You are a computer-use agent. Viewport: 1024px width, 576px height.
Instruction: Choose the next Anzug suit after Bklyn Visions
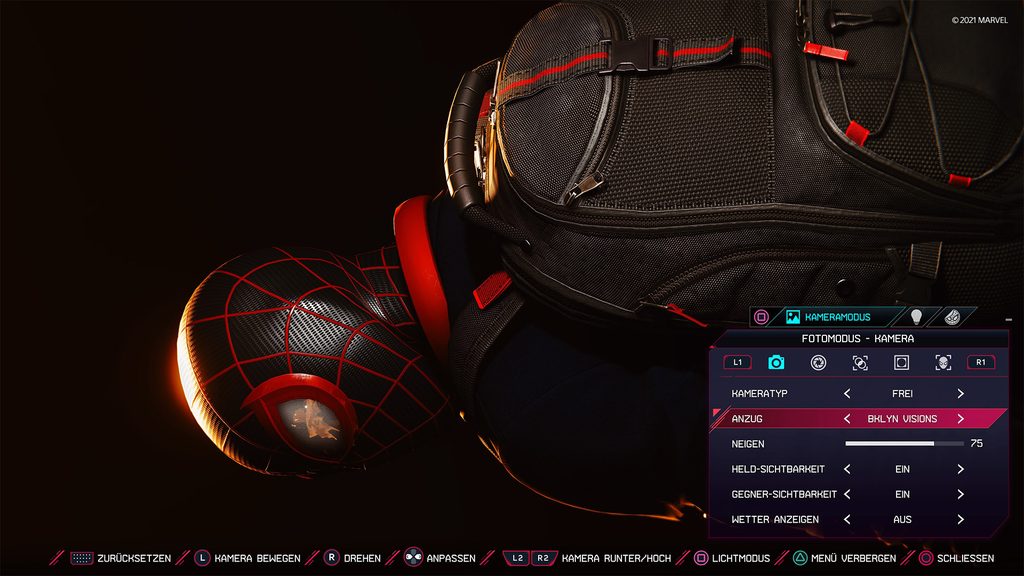(x=960, y=419)
